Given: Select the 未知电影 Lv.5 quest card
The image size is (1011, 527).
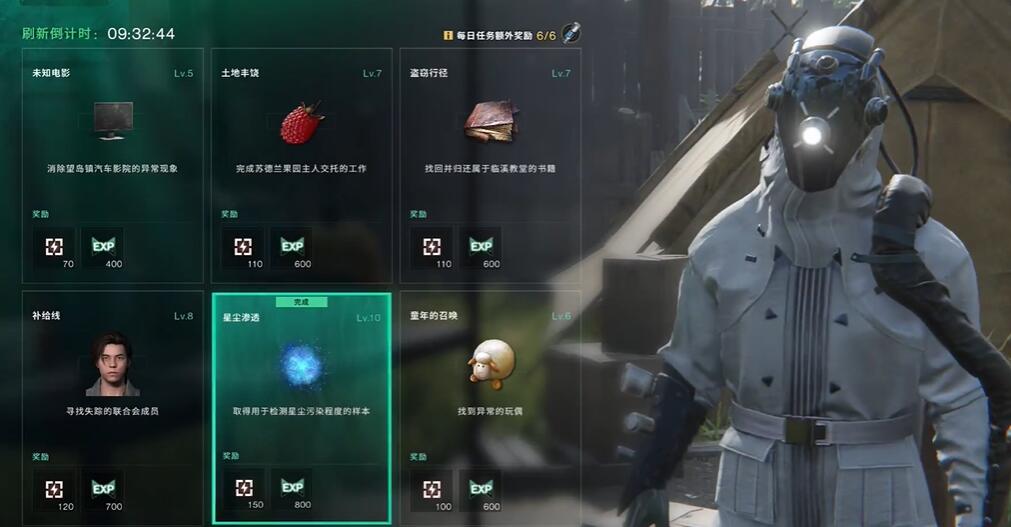Looking at the screenshot, I should click(112, 165).
